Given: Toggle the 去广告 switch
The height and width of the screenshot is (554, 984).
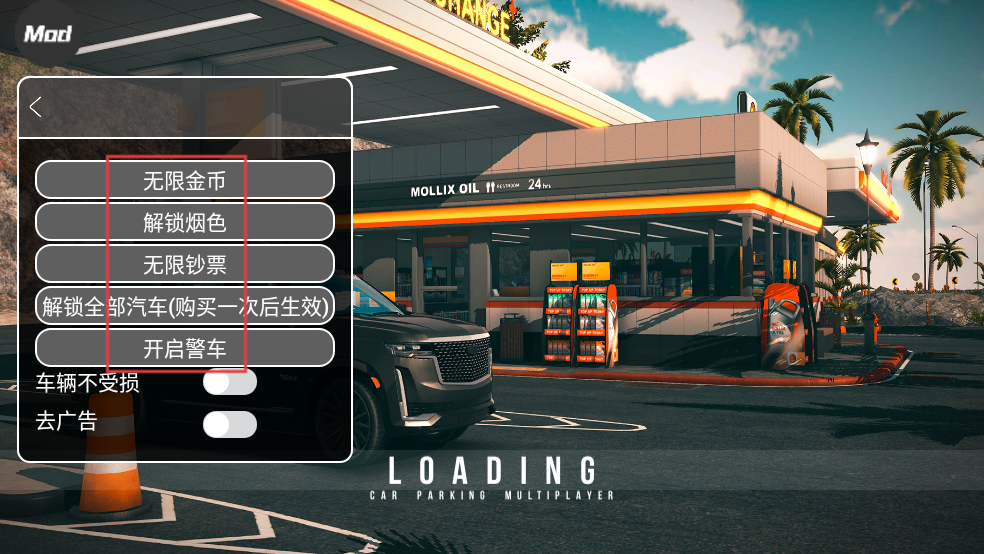Looking at the screenshot, I should coord(229,424).
